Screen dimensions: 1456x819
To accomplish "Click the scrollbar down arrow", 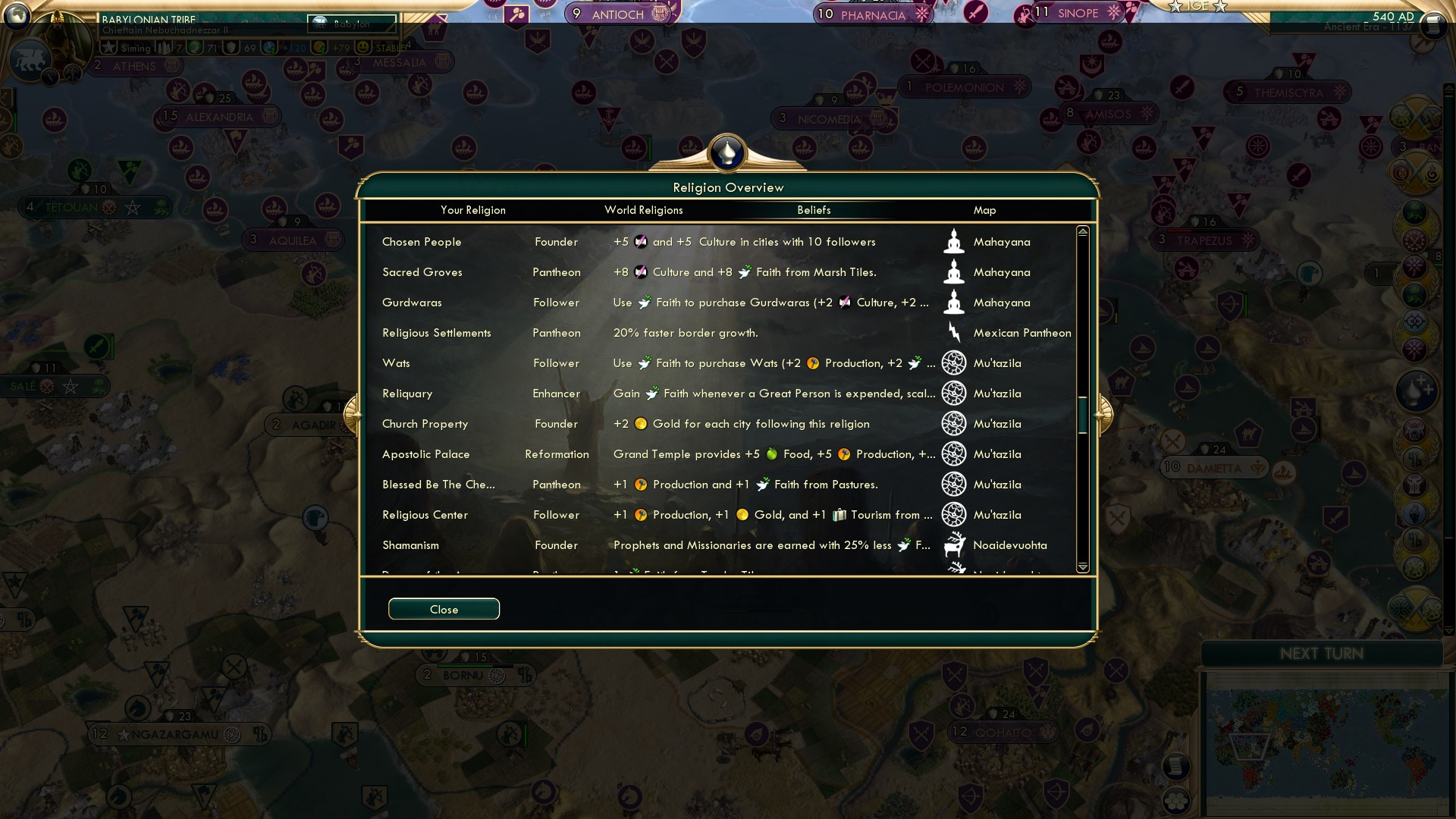I will tap(1083, 566).
